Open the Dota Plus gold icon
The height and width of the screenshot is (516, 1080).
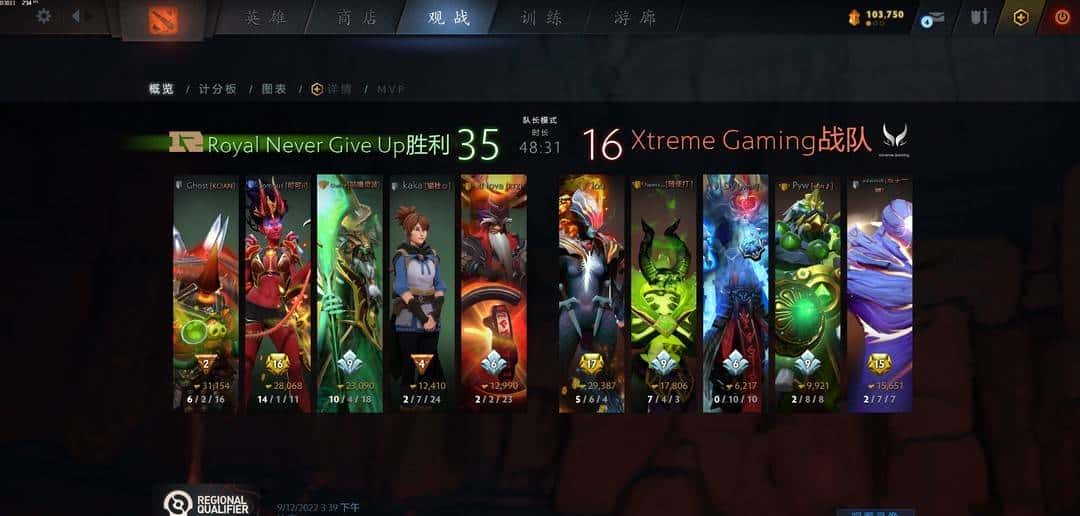tap(1020, 17)
